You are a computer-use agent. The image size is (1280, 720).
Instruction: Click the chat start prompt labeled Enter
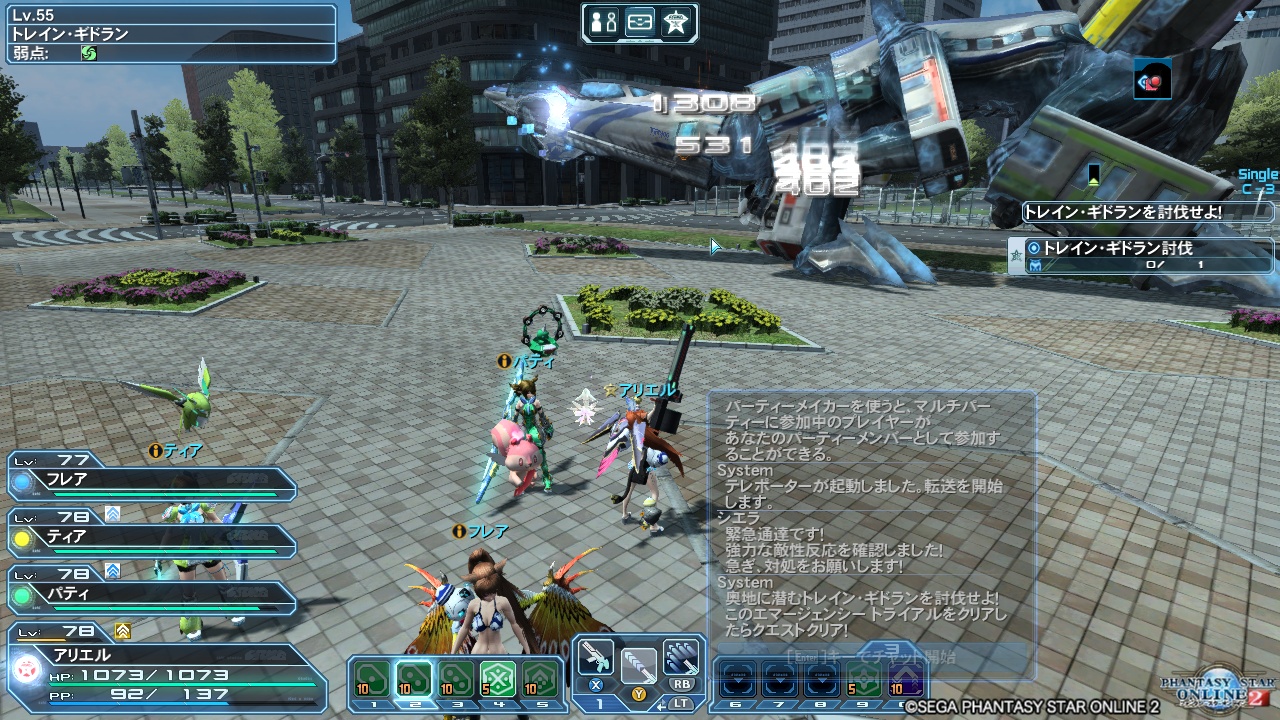(805, 656)
